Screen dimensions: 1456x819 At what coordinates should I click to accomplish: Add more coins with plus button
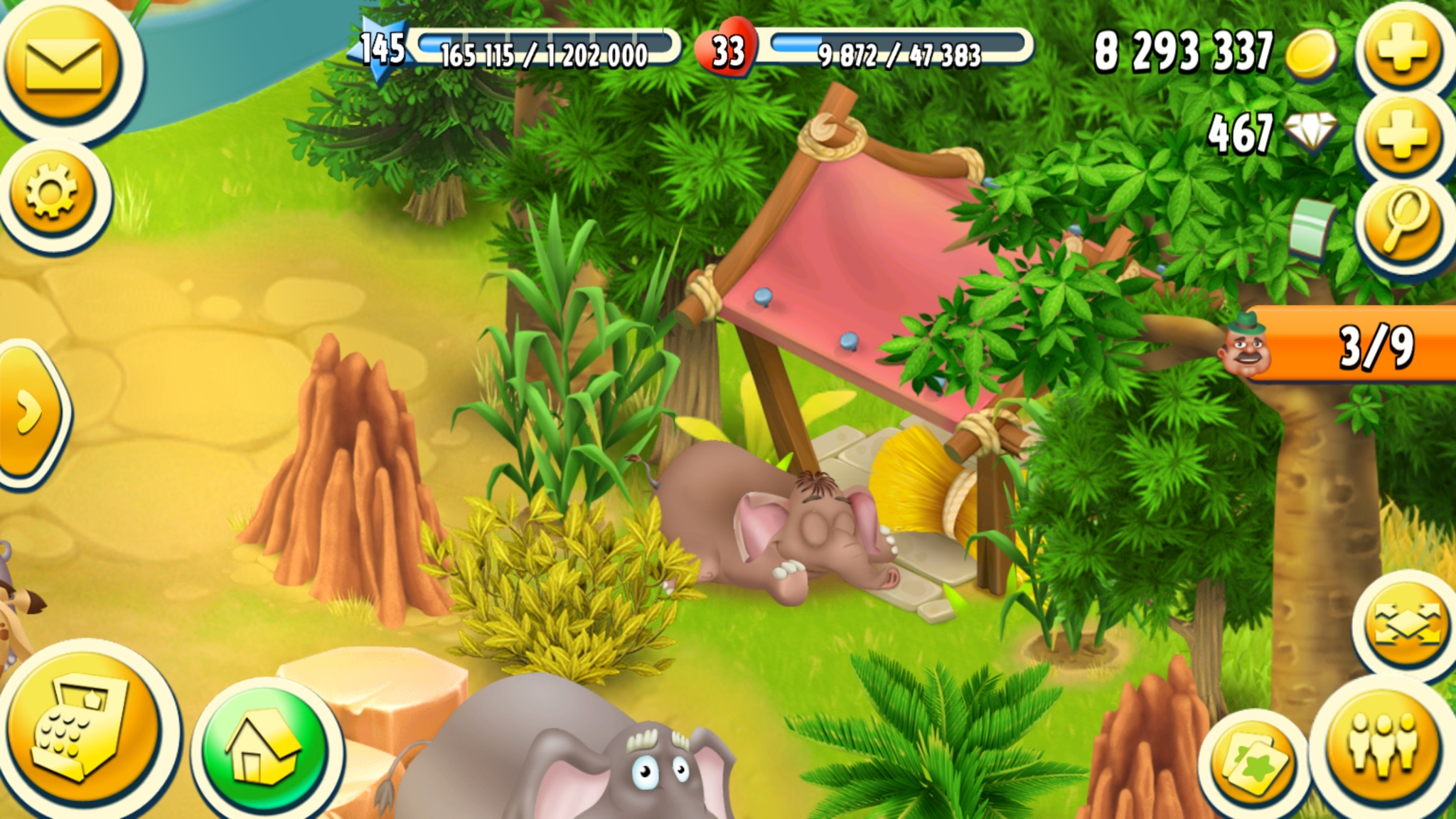[1402, 48]
